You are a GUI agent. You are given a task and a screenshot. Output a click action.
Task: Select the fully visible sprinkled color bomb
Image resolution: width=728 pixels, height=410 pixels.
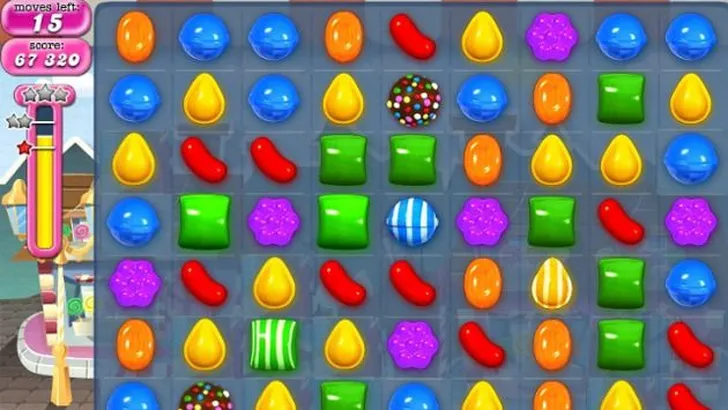tap(413, 99)
